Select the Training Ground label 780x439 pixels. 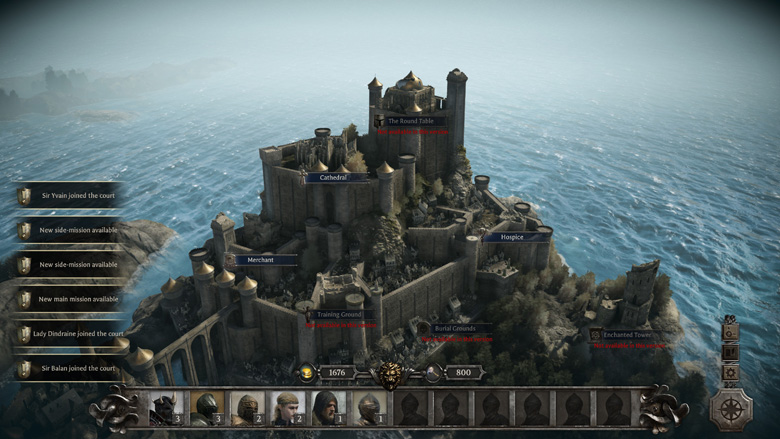338,314
